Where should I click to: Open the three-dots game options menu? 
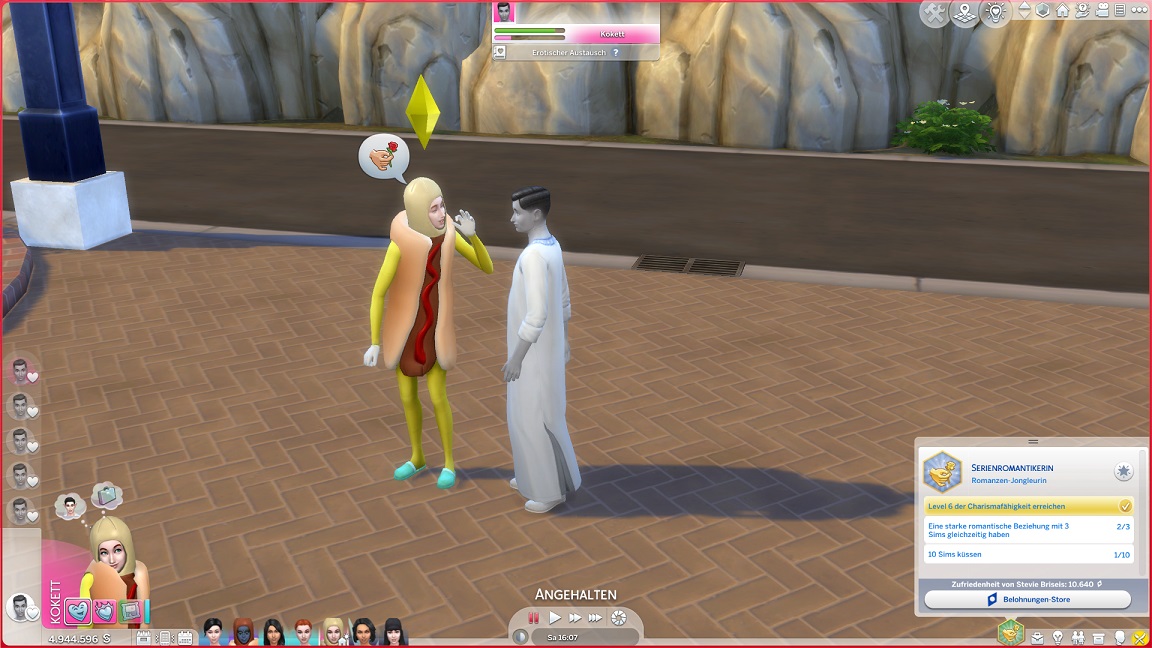tap(1137, 11)
